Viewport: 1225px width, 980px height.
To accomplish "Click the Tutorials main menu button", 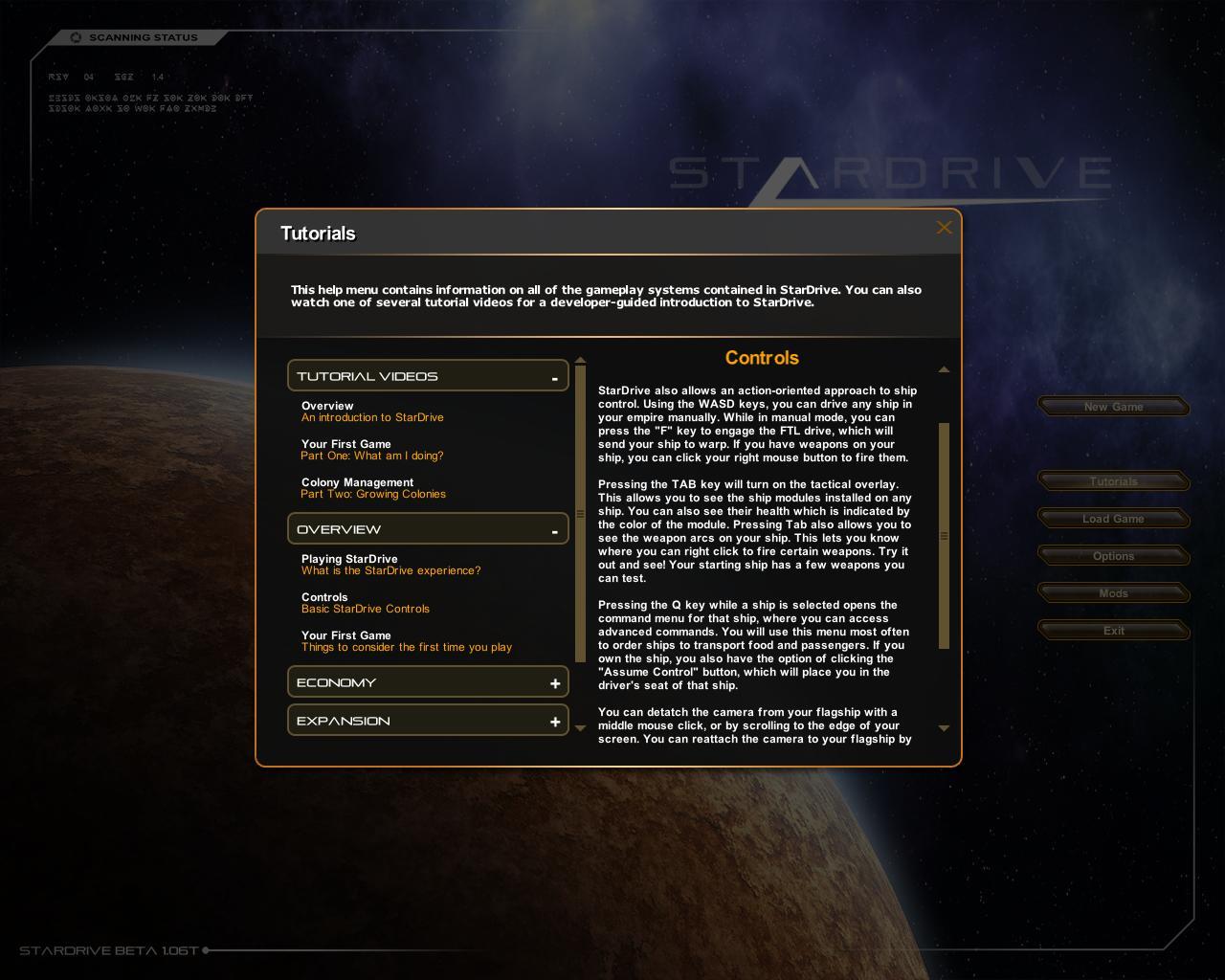I will point(1113,481).
